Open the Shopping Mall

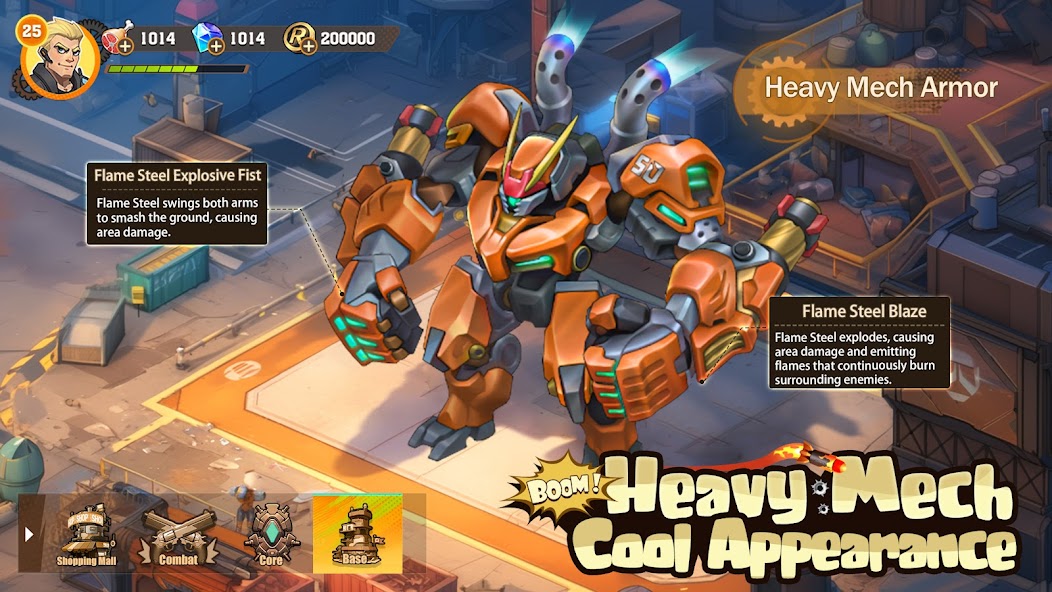tap(87, 535)
